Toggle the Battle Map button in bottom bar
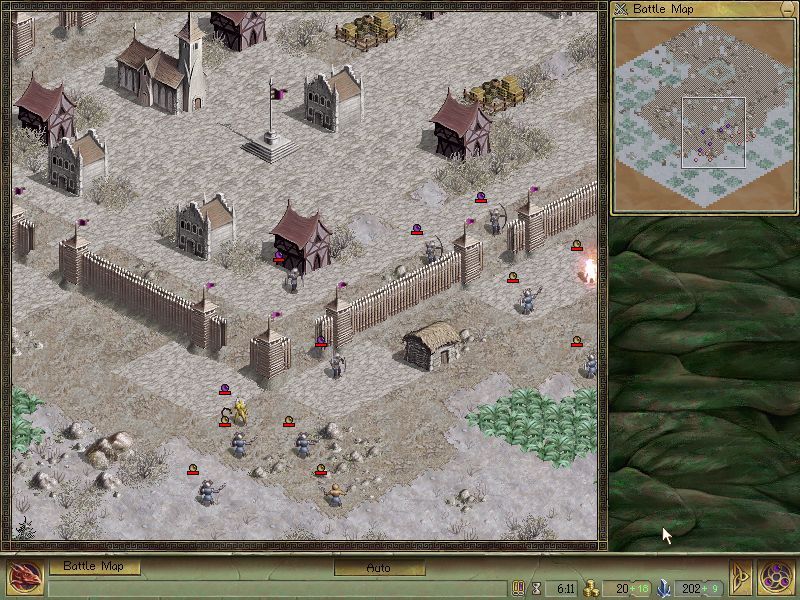Image resolution: width=800 pixels, height=600 pixels. pos(94,566)
